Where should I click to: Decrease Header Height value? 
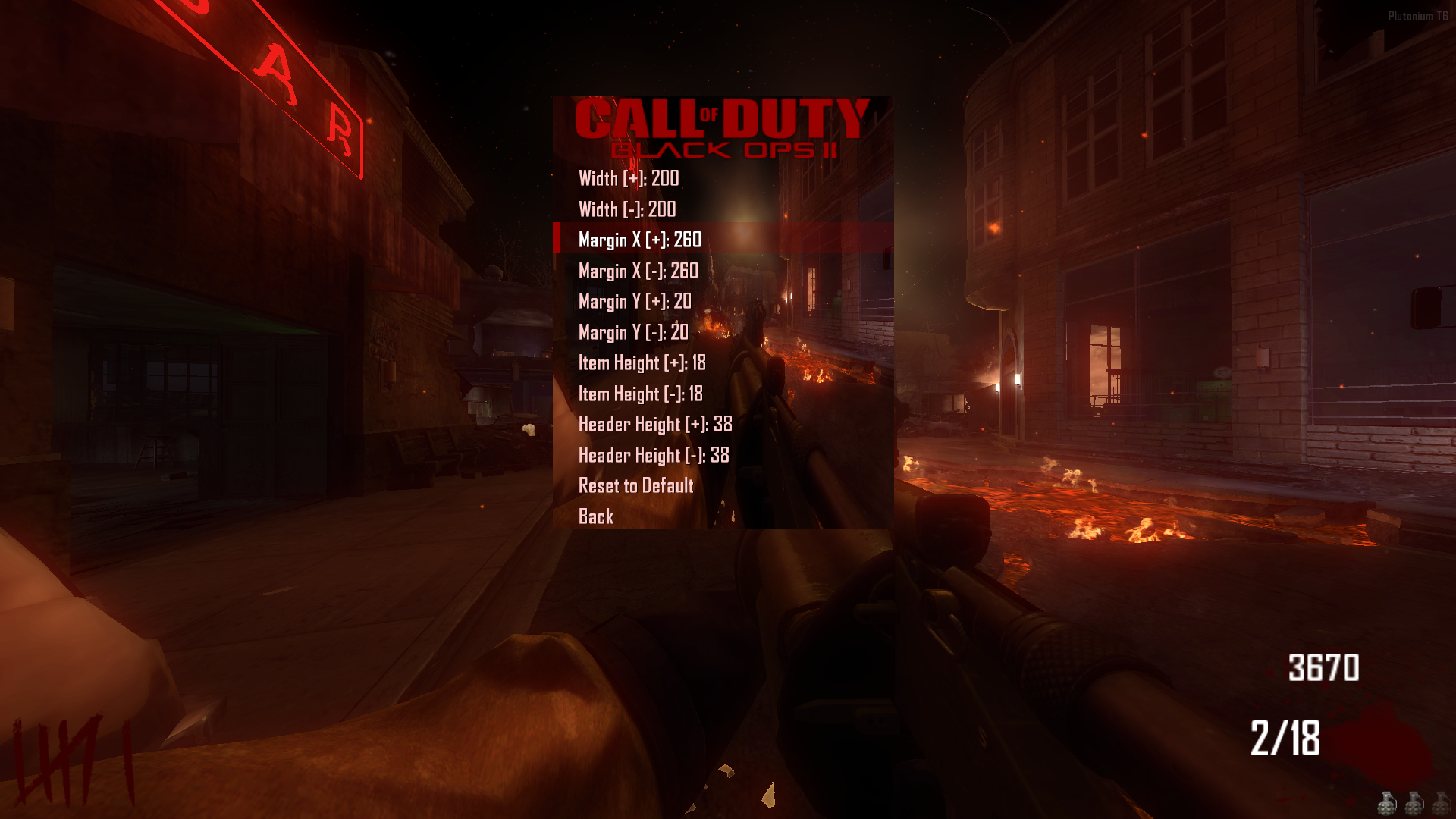point(652,455)
